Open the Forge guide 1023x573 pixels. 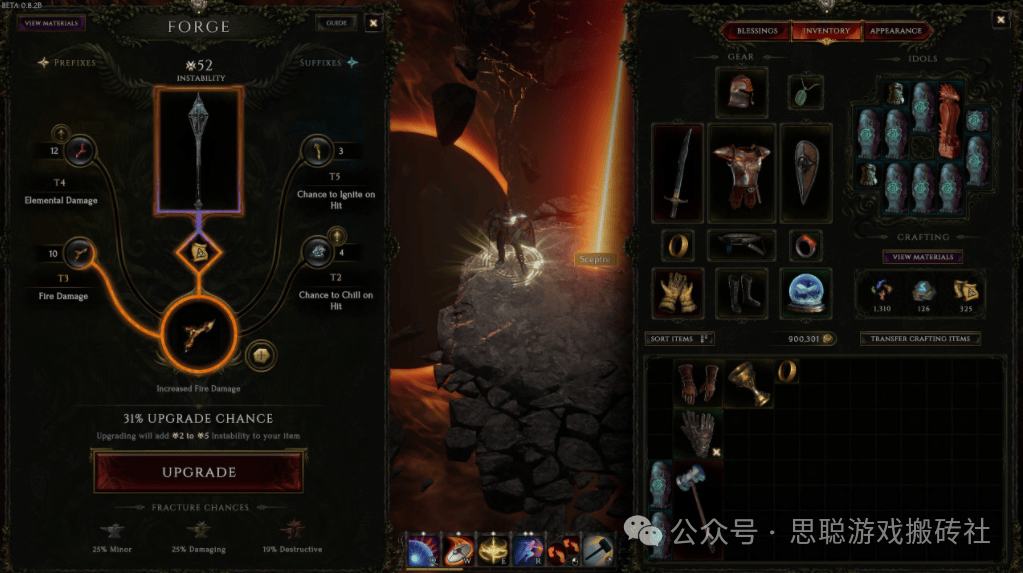[334, 23]
